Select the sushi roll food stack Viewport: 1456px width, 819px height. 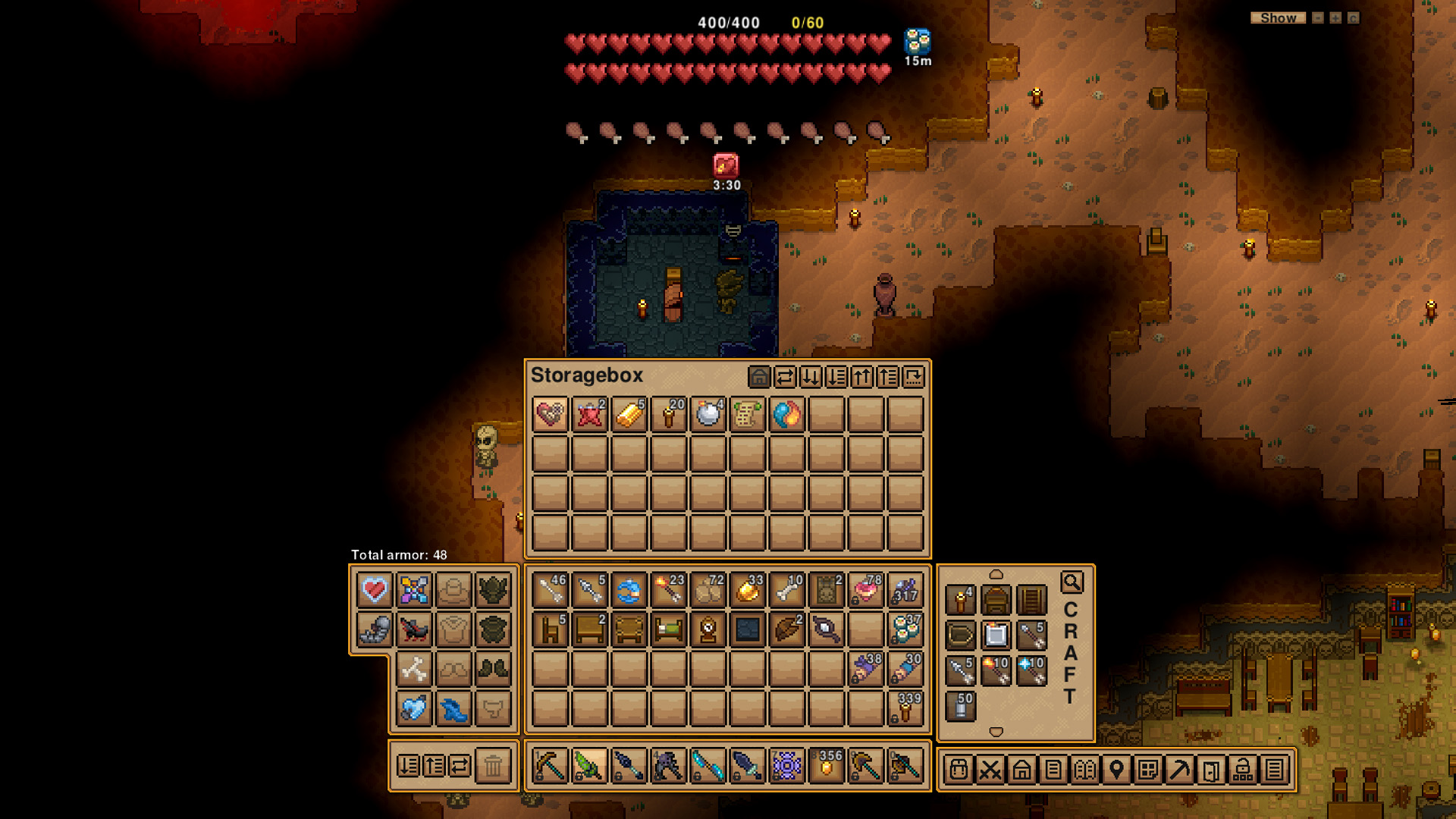point(905,629)
